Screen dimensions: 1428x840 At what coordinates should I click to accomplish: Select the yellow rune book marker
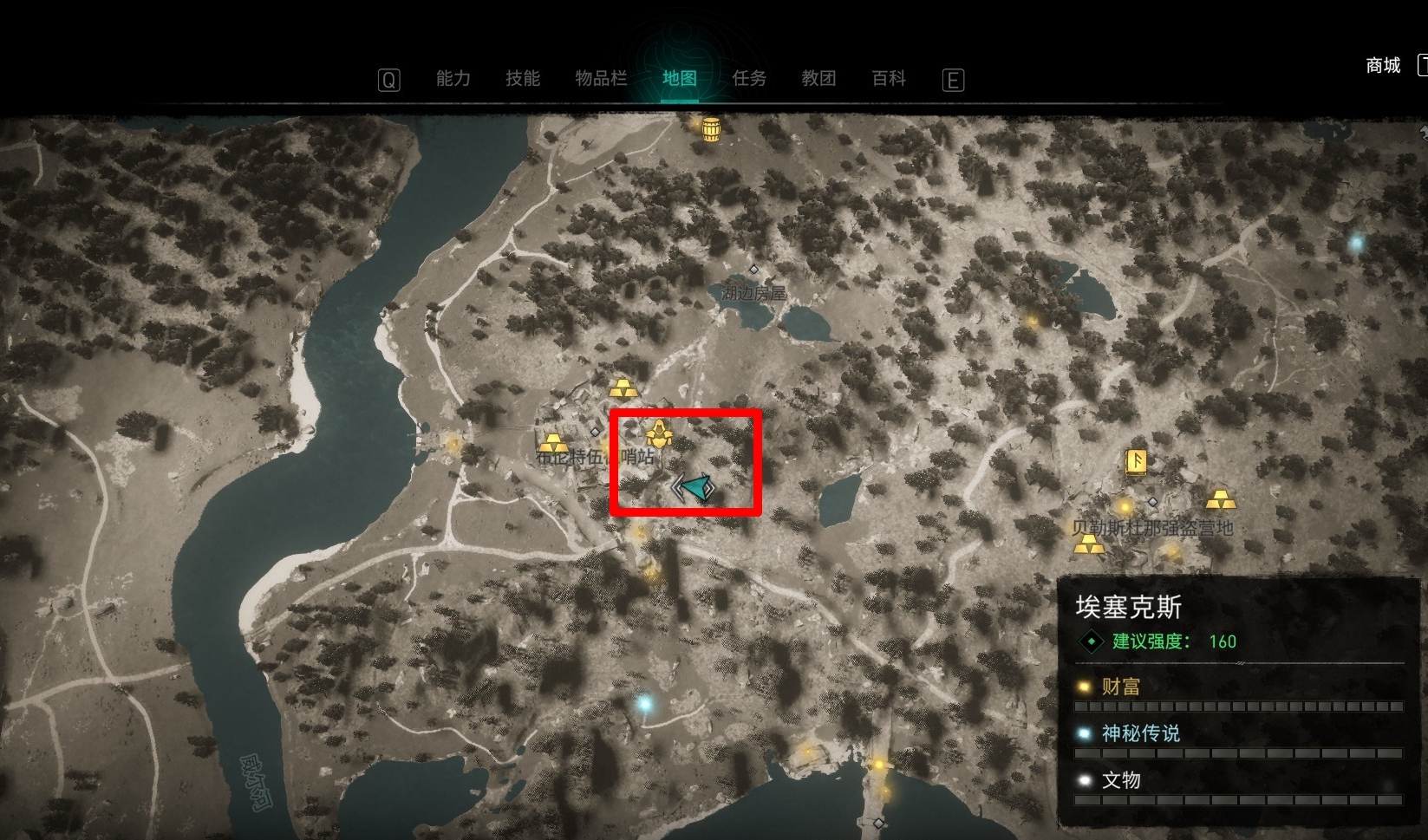(x=1136, y=461)
